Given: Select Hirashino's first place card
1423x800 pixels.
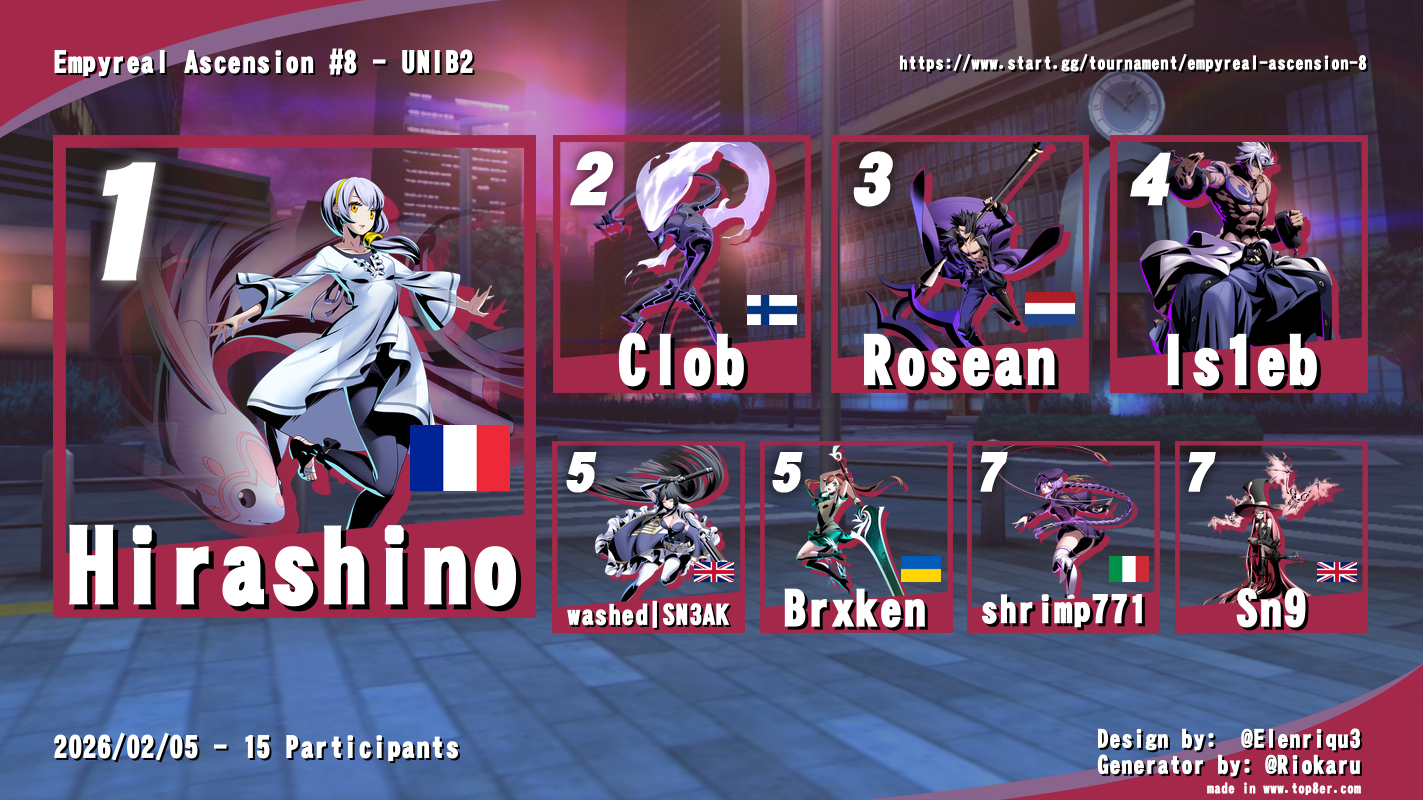Looking at the screenshot, I should coord(295,375).
